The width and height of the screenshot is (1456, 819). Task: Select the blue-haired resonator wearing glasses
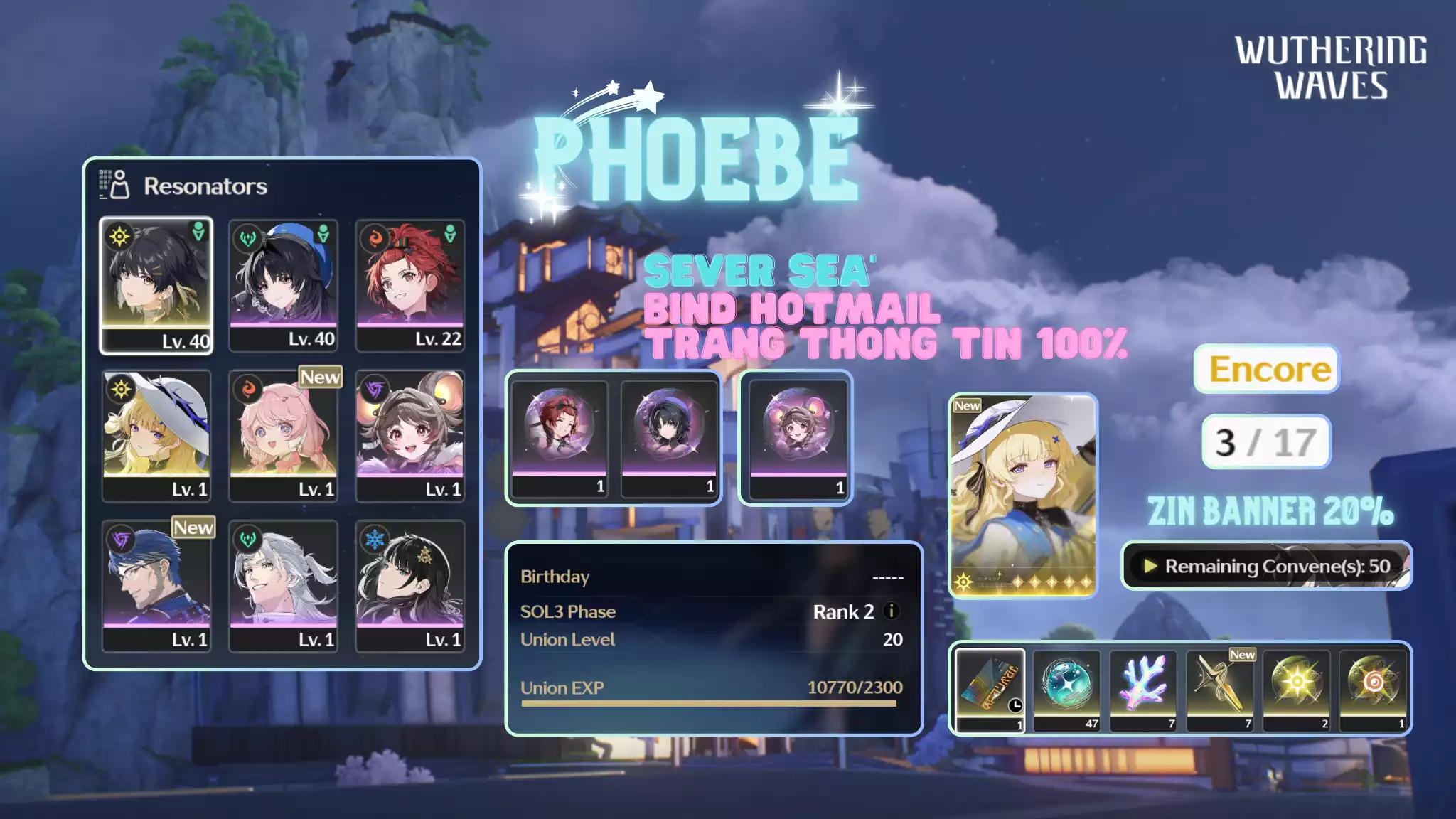[156, 586]
